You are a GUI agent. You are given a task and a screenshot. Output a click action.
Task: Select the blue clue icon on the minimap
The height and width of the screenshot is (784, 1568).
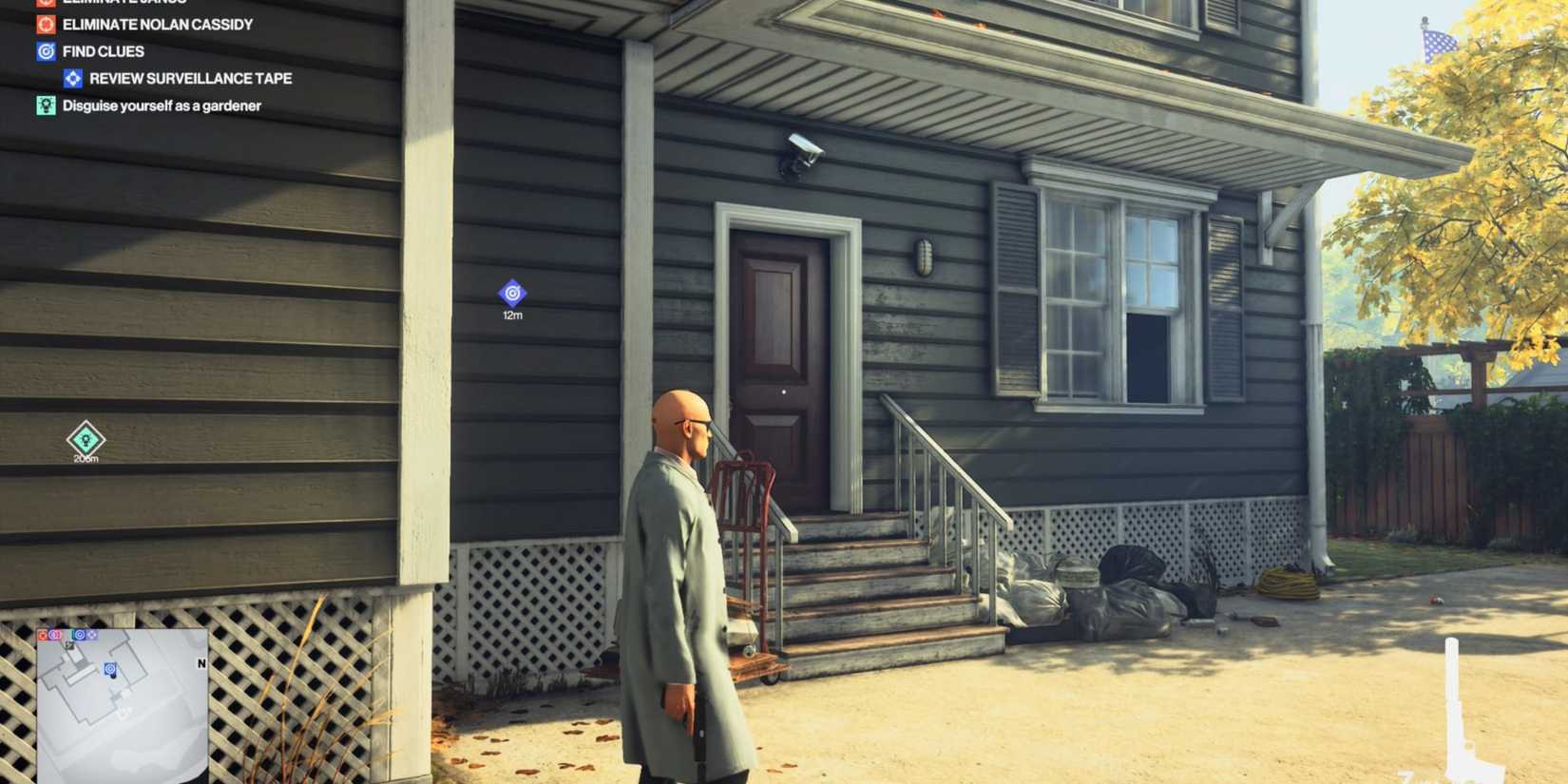80,634
